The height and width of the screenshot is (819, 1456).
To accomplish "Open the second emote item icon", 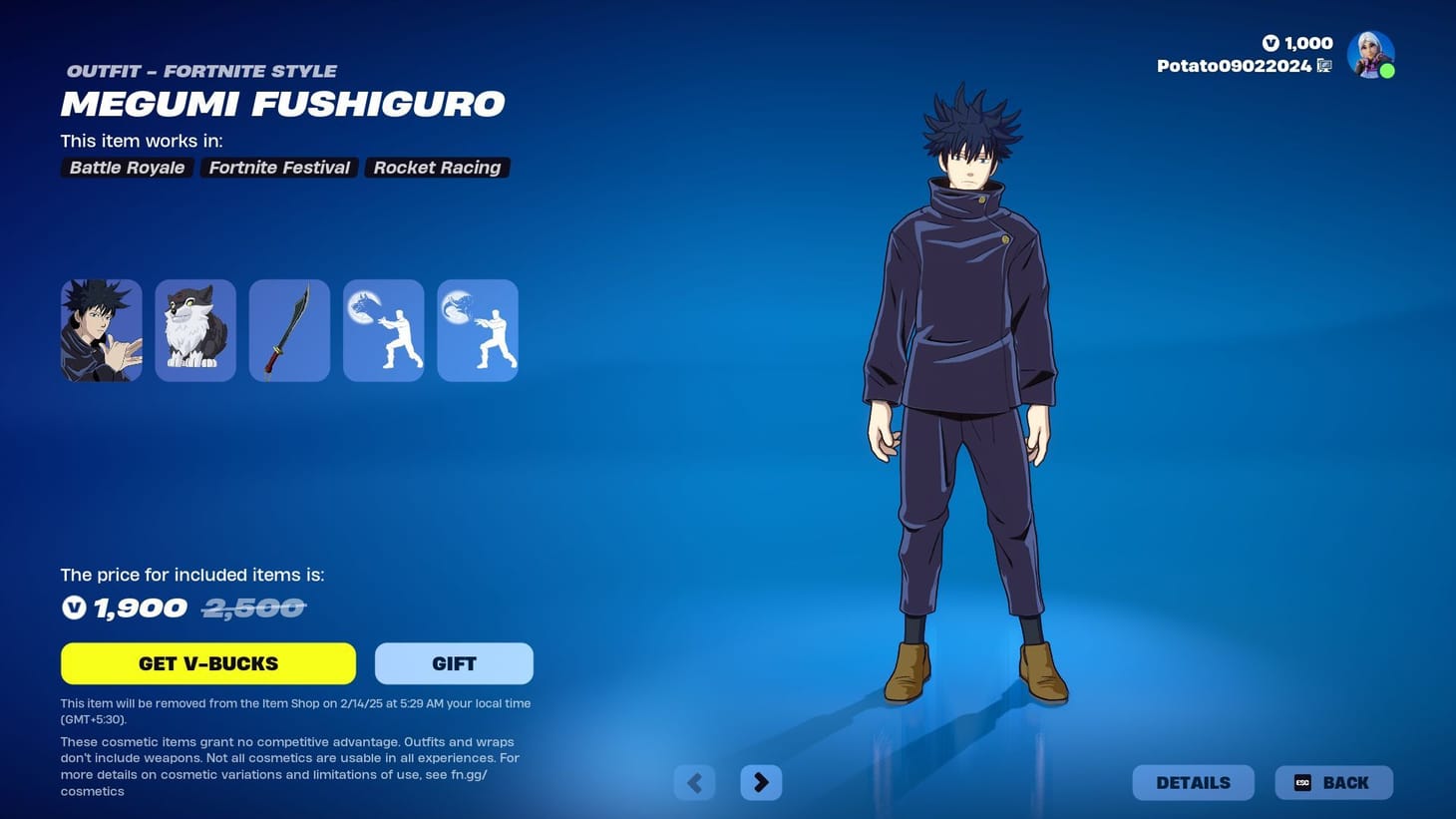I will click(477, 329).
